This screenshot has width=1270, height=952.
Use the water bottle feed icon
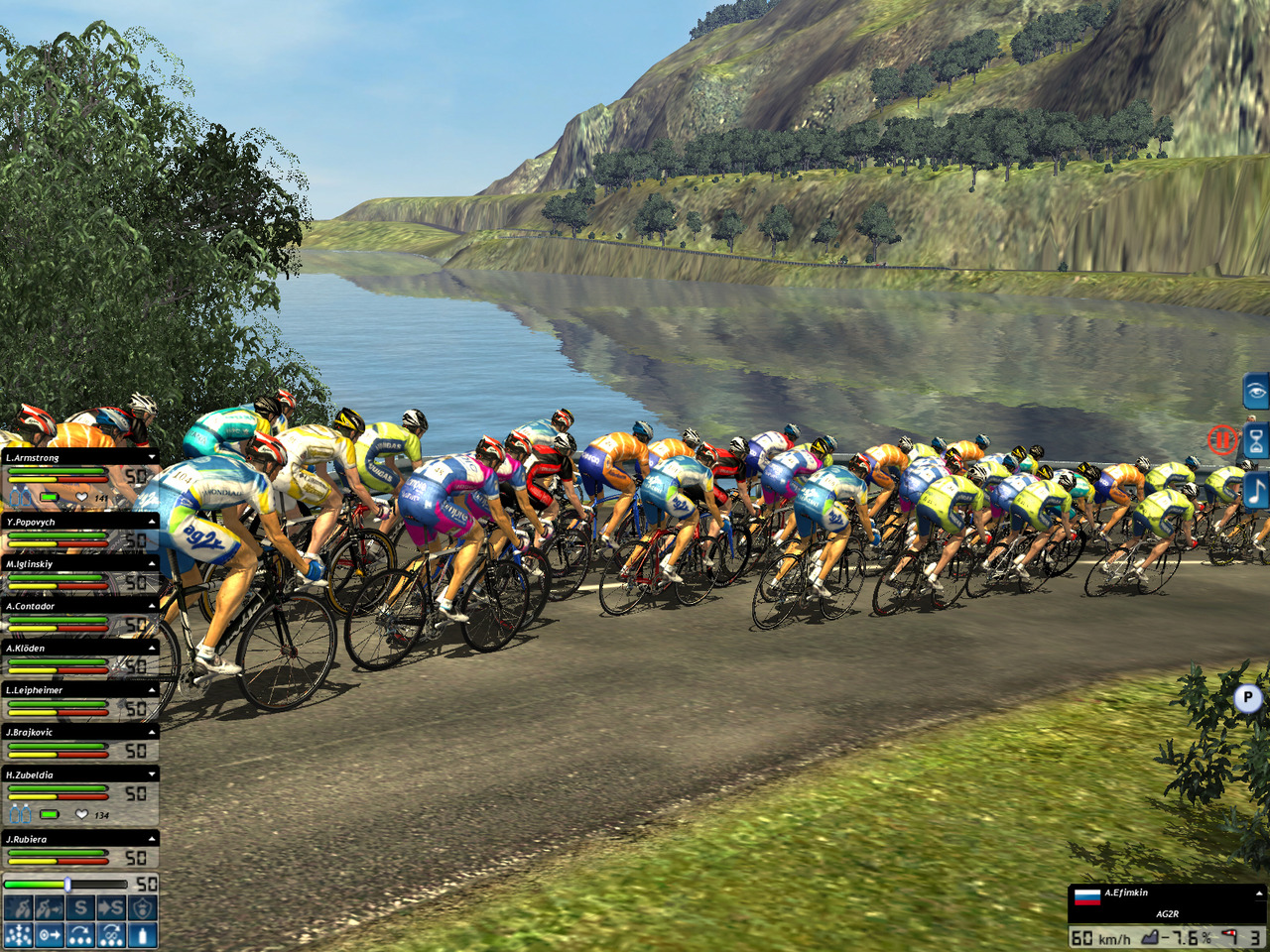pyautogui.click(x=142, y=935)
